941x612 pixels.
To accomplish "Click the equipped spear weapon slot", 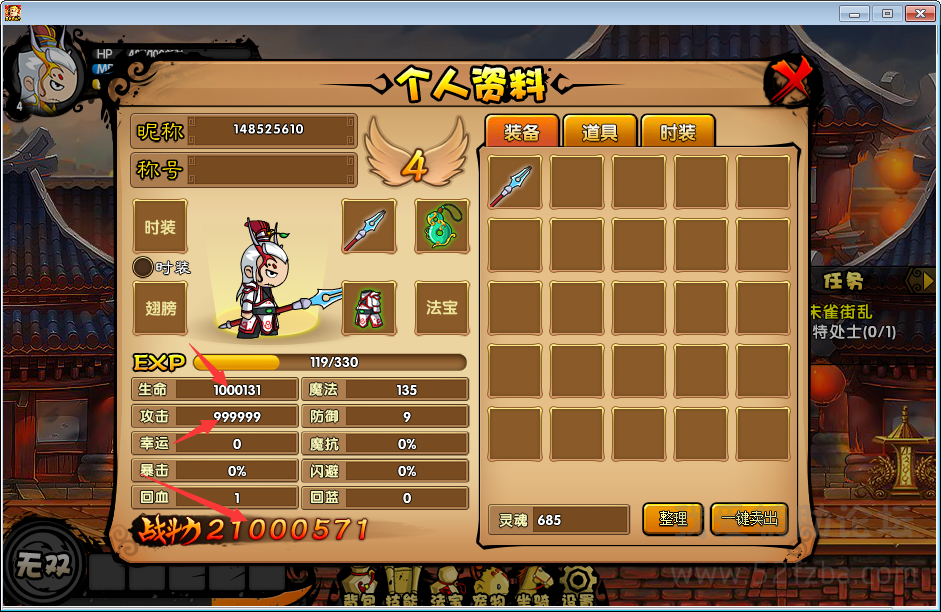I will pyautogui.click(x=369, y=226).
